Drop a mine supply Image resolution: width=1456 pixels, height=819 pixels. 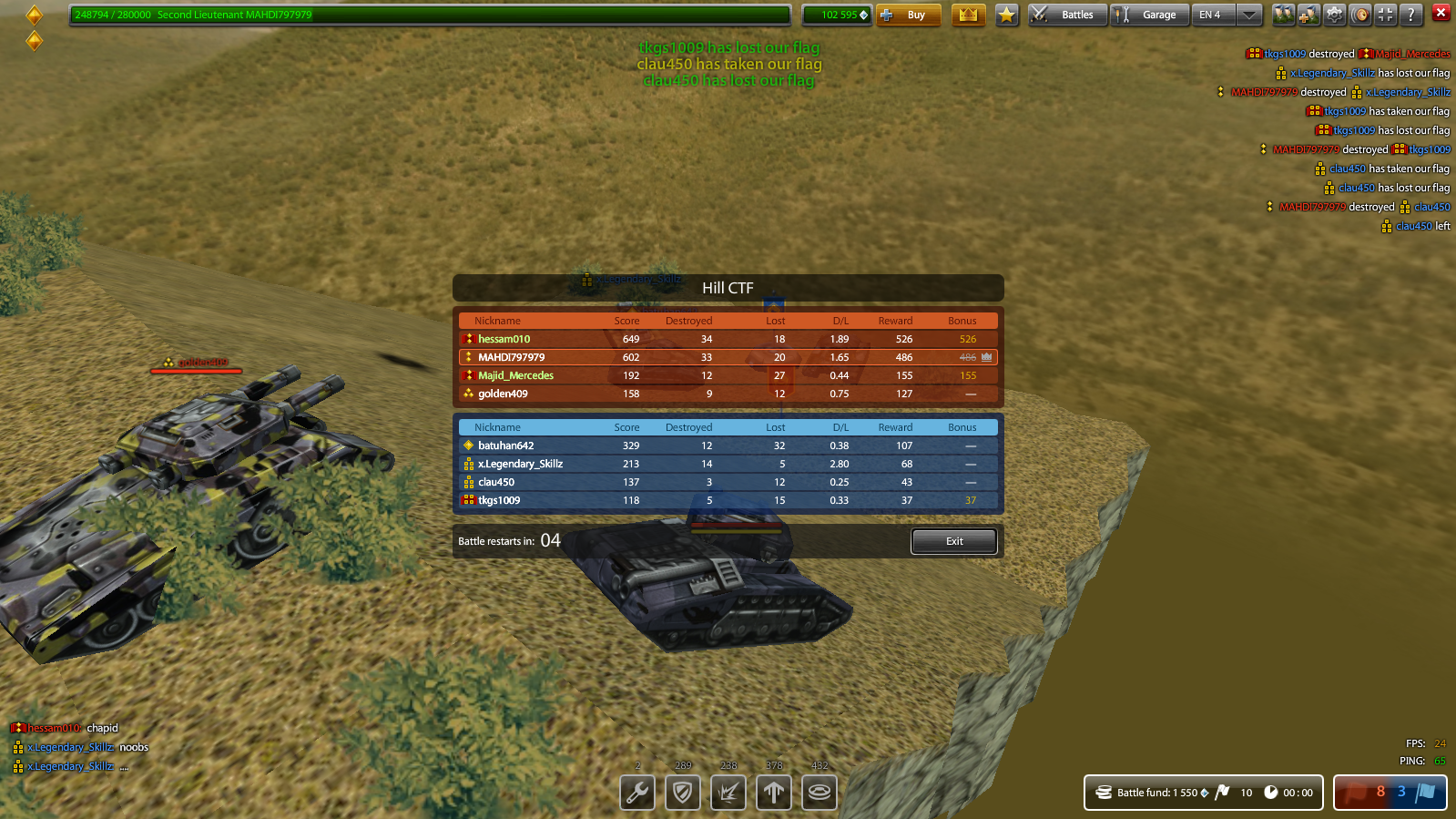click(x=819, y=793)
